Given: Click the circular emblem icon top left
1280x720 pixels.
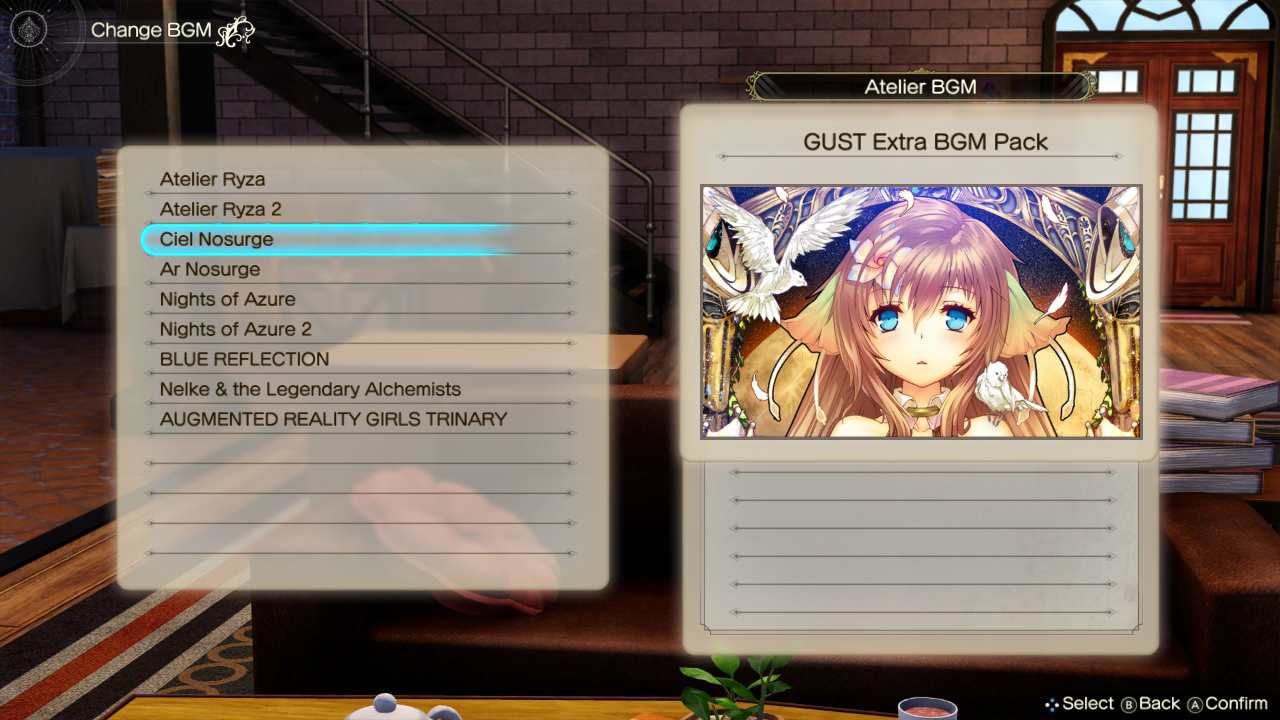Looking at the screenshot, I should 29,29.
